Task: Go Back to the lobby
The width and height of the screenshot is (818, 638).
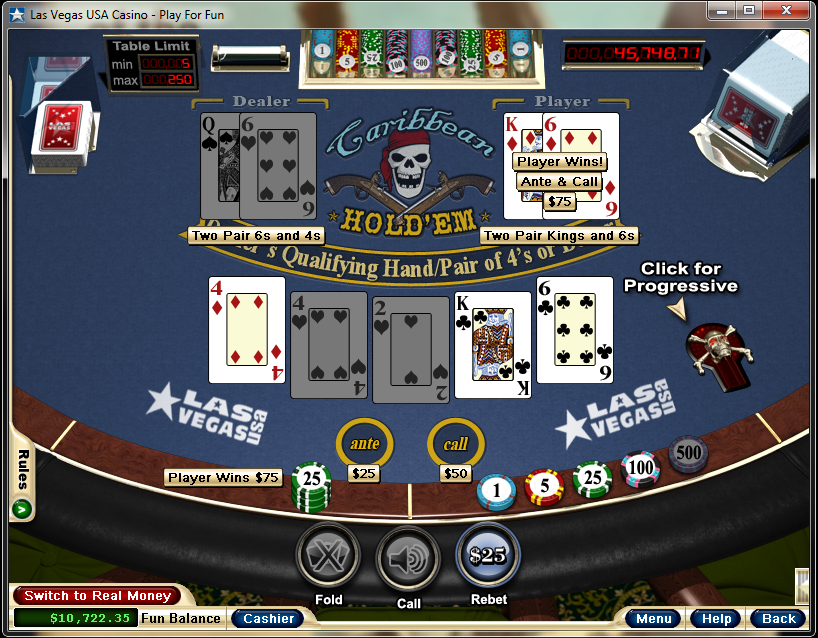Action: (x=778, y=618)
